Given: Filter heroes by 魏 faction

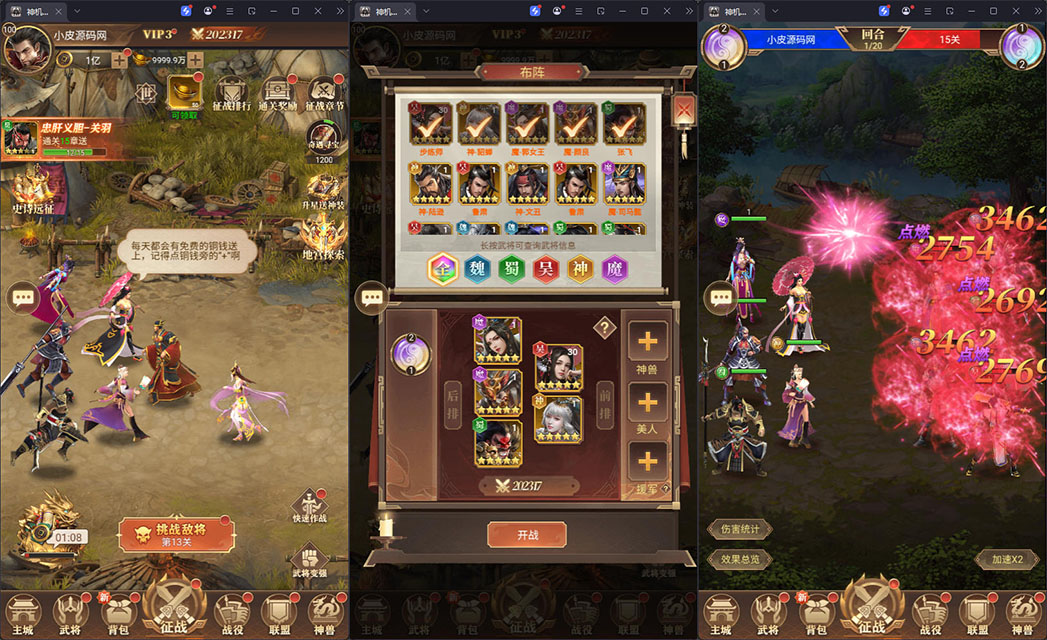Looking at the screenshot, I should 478,270.
